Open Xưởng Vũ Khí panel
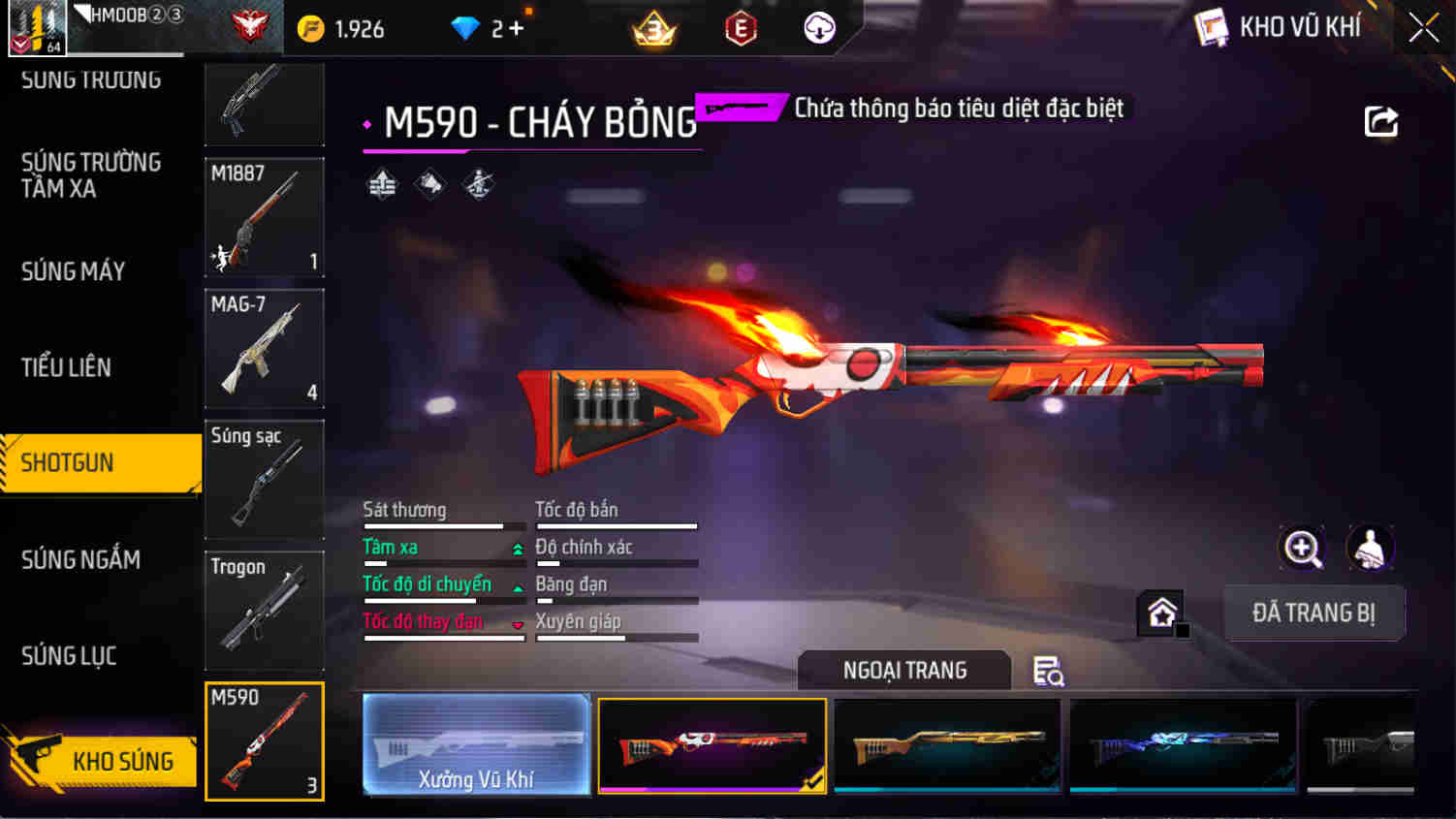This screenshot has width=1456, height=819. [475, 744]
